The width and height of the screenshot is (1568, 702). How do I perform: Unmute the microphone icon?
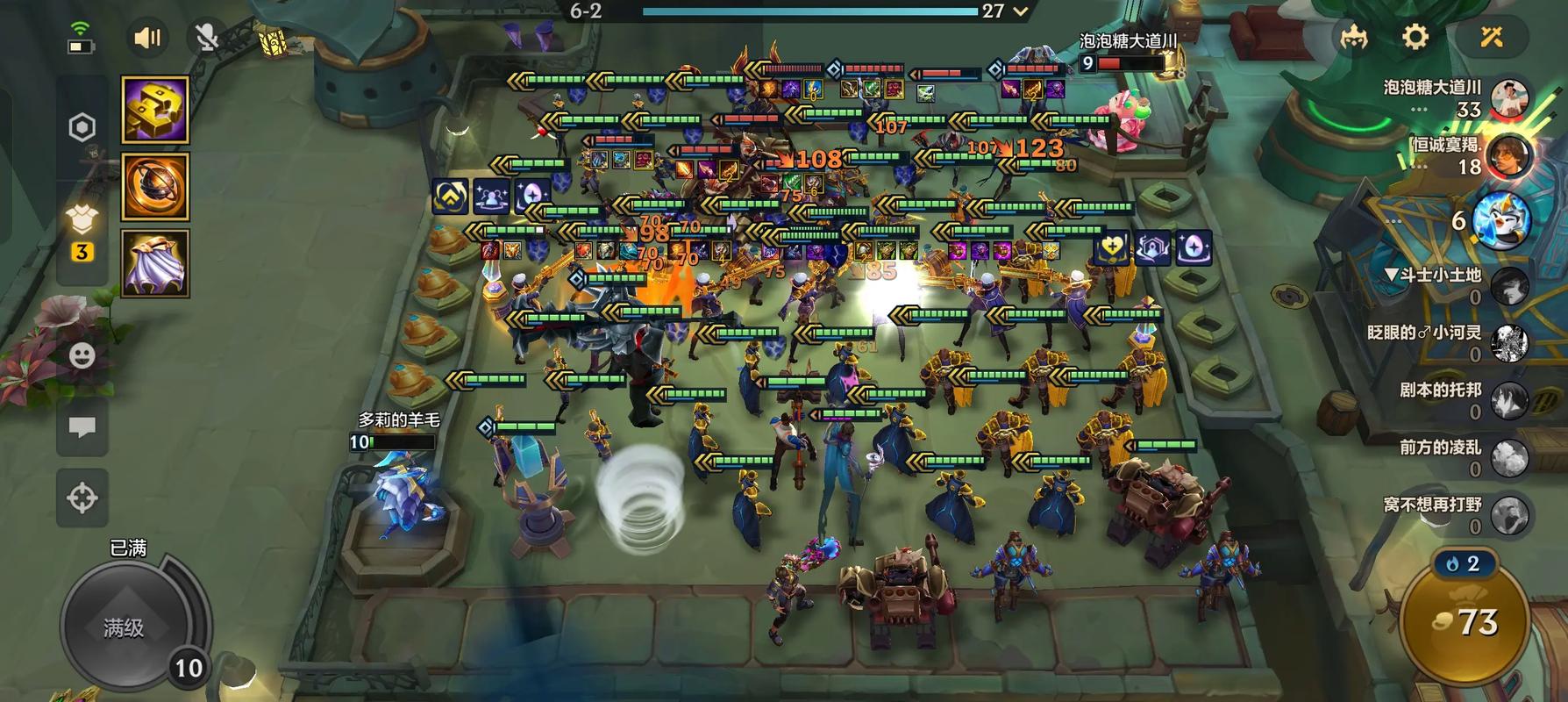[x=206, y=38]
